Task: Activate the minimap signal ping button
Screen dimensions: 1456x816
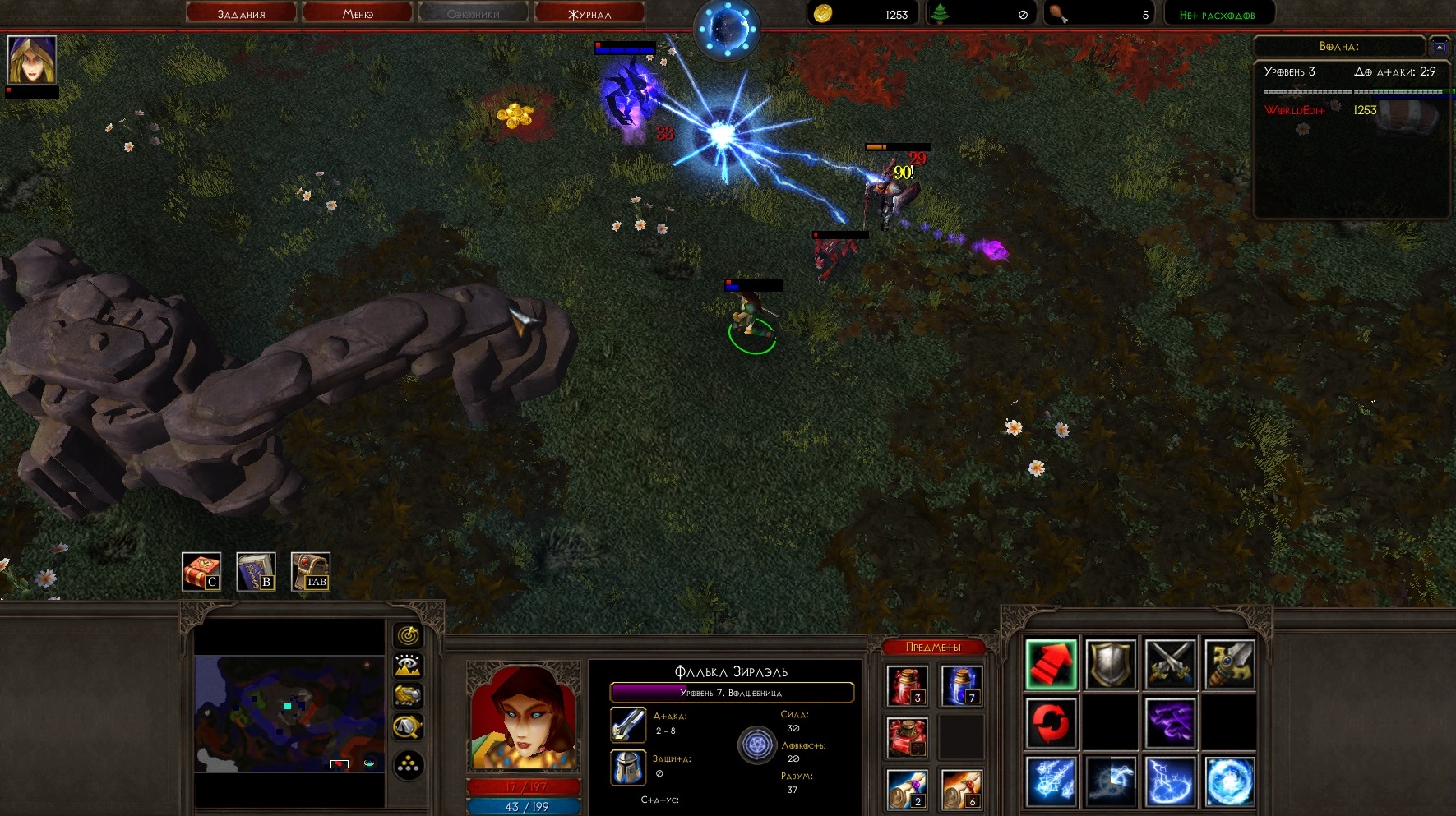Action: (409, 635)
